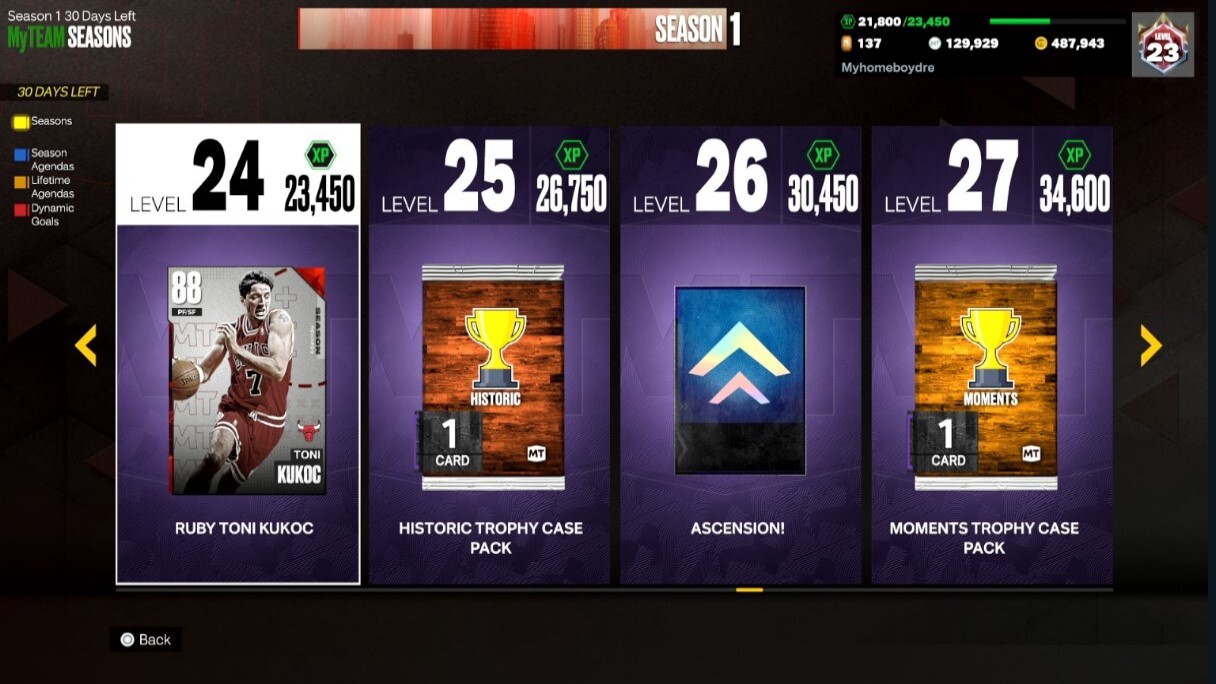The height and width of the screenshot is (684, 1216).
Task: Click the Level 23 badge icon
Action: point(1163,45)
